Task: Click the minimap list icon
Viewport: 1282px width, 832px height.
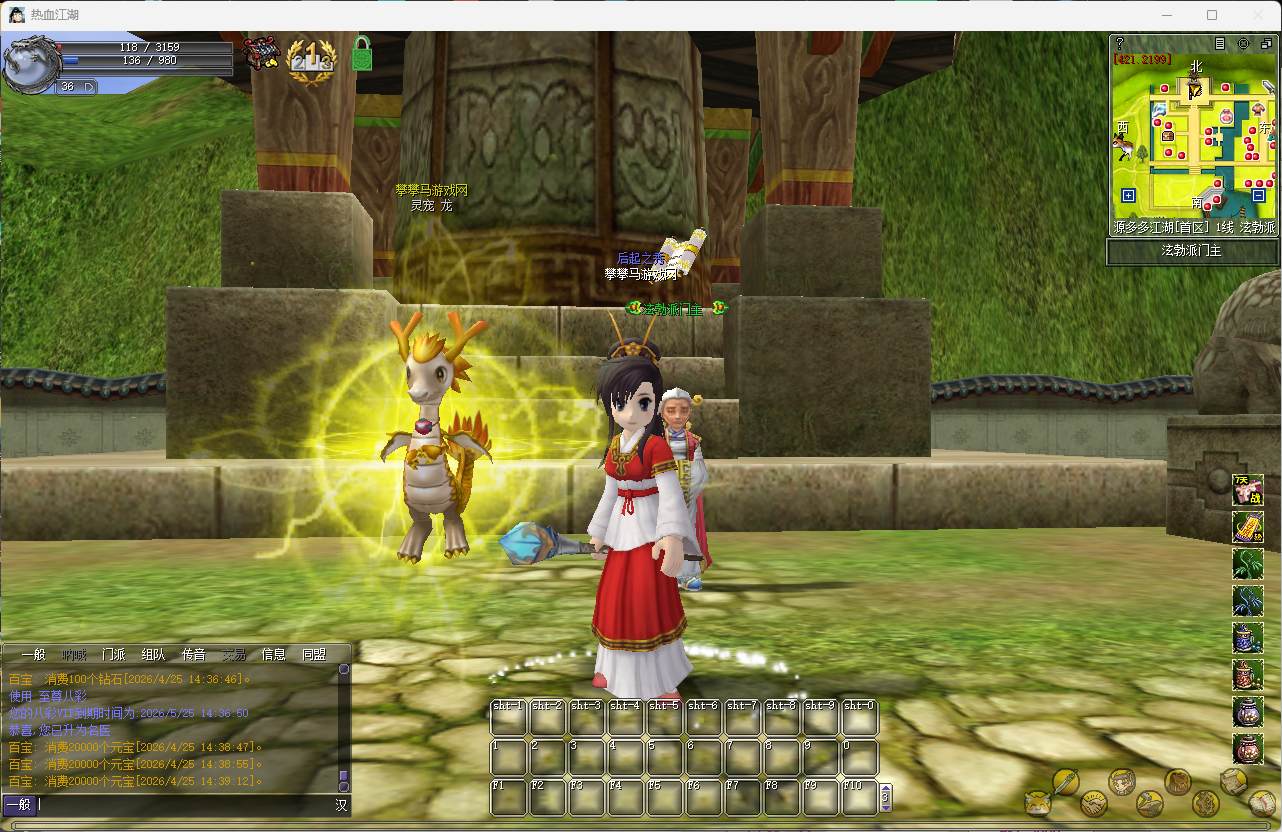Action: coord(1220,44)
